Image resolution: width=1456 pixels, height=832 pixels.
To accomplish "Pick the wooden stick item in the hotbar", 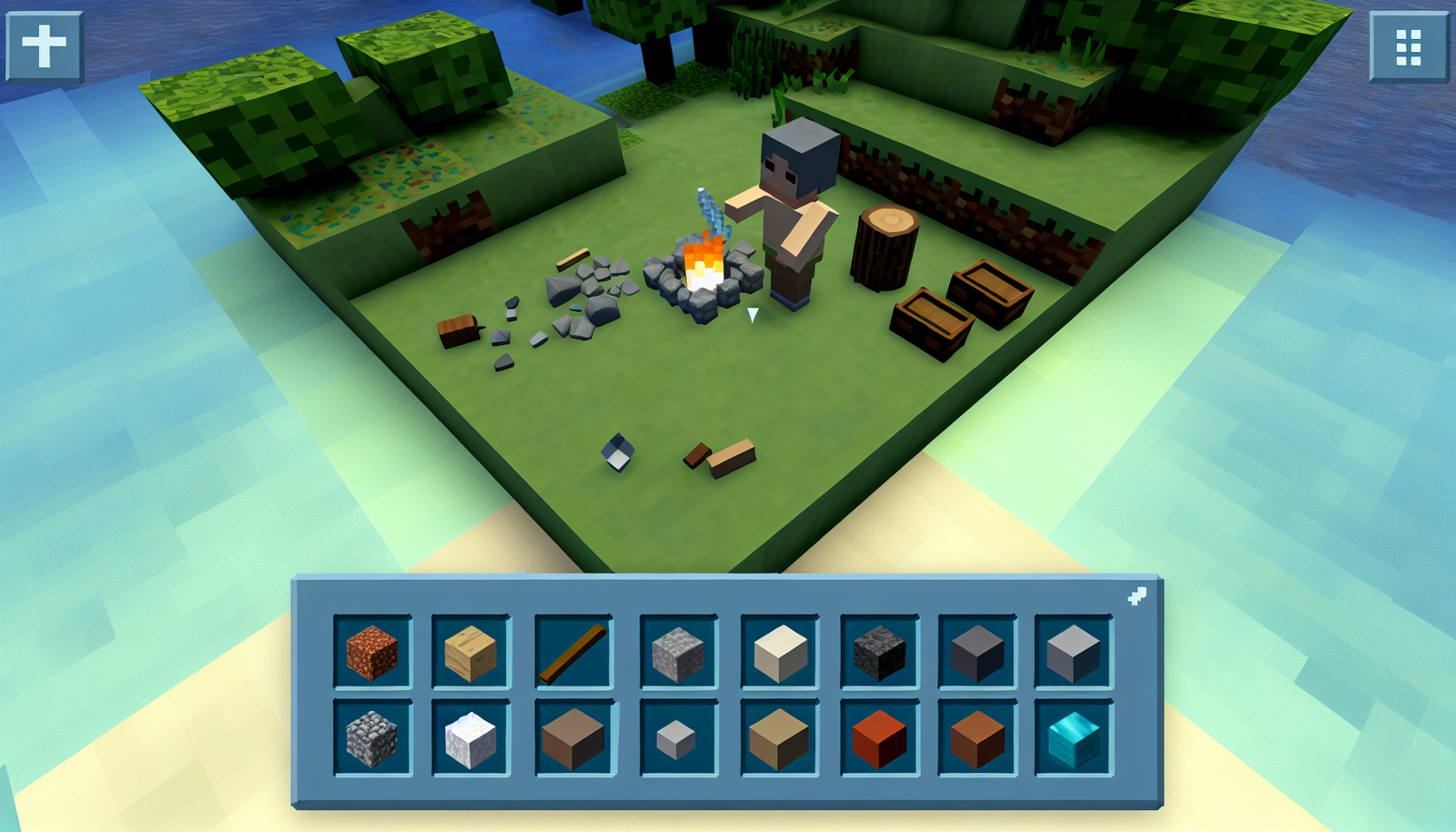I will (x=571, y=653).
